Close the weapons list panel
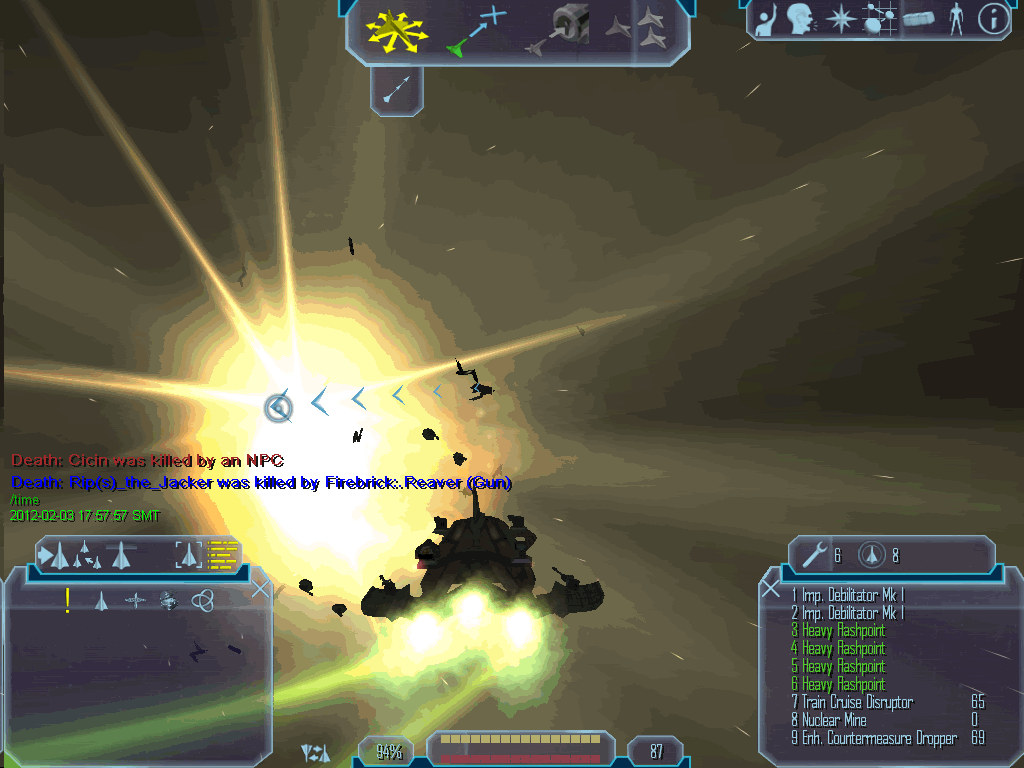The height and width of the screenshot is (768, 1024). [770, 589]
